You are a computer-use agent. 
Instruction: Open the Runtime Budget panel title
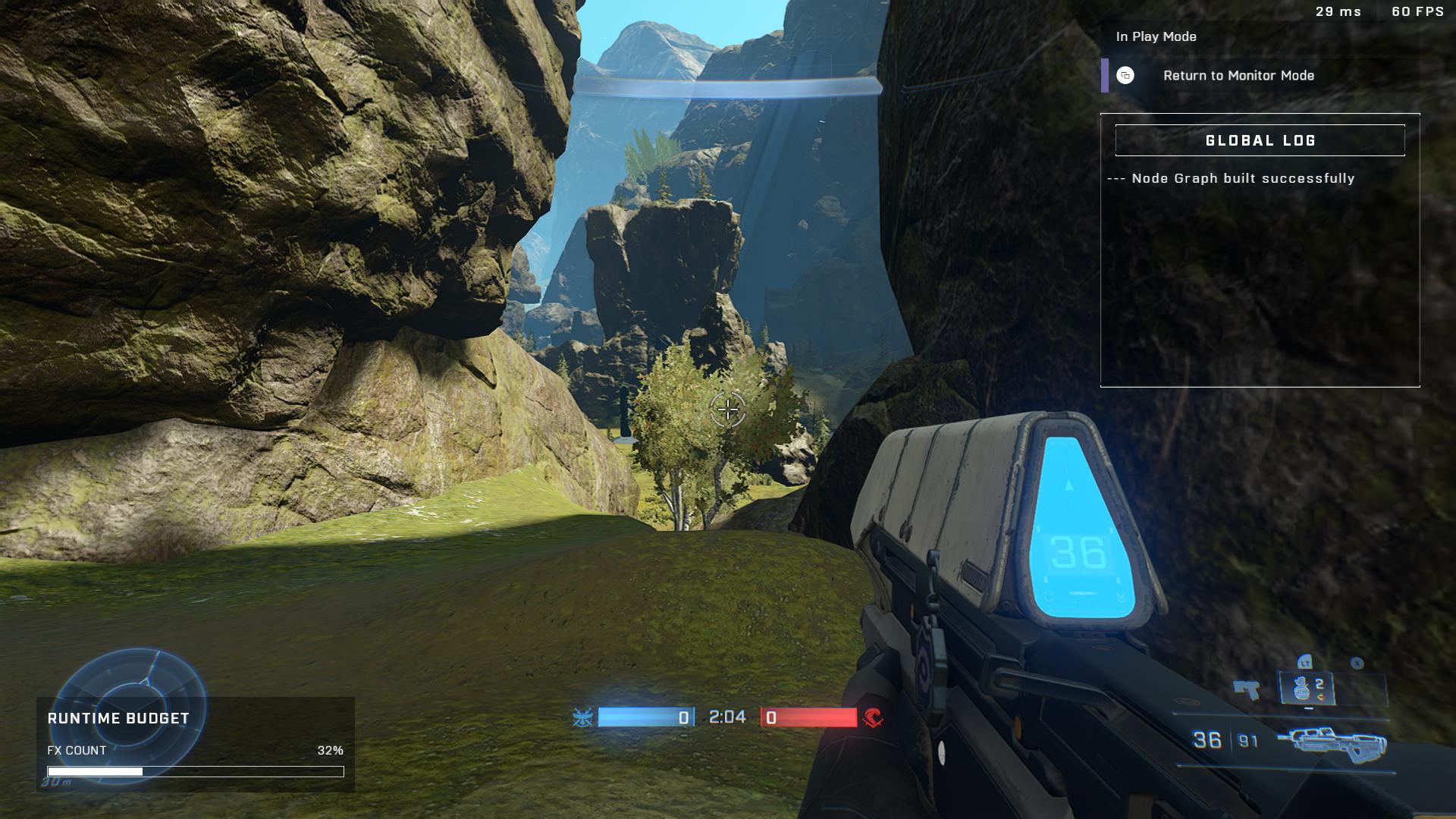click(118, 719)
